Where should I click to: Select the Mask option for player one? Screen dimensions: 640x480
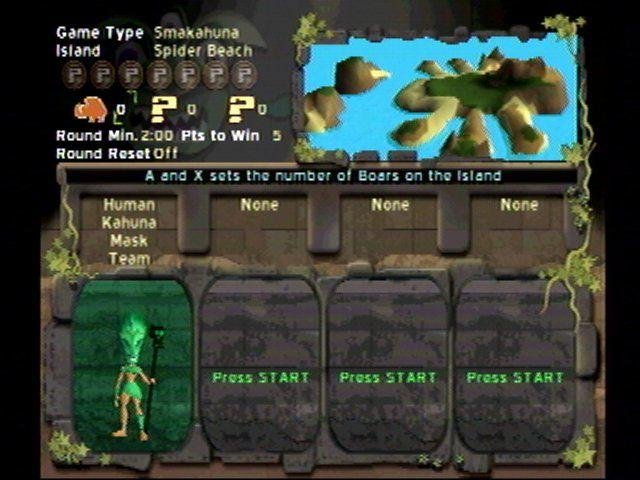(x=128, y=241)
